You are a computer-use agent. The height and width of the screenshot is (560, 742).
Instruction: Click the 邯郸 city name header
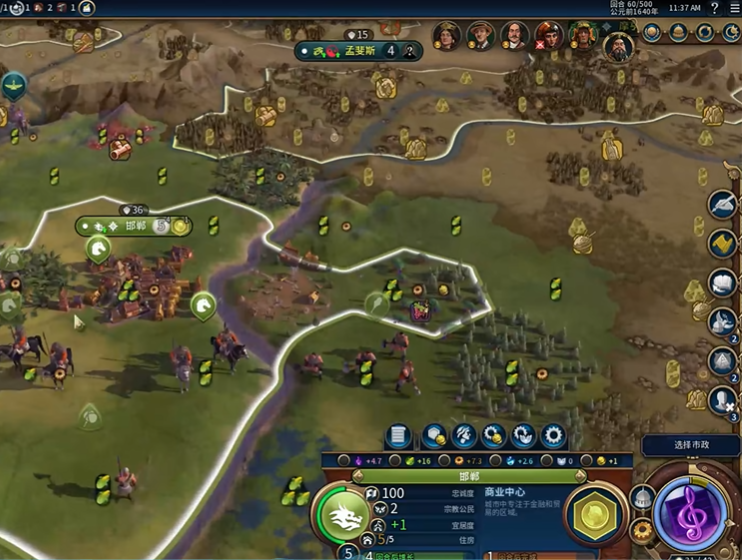[x=469, y=477]
